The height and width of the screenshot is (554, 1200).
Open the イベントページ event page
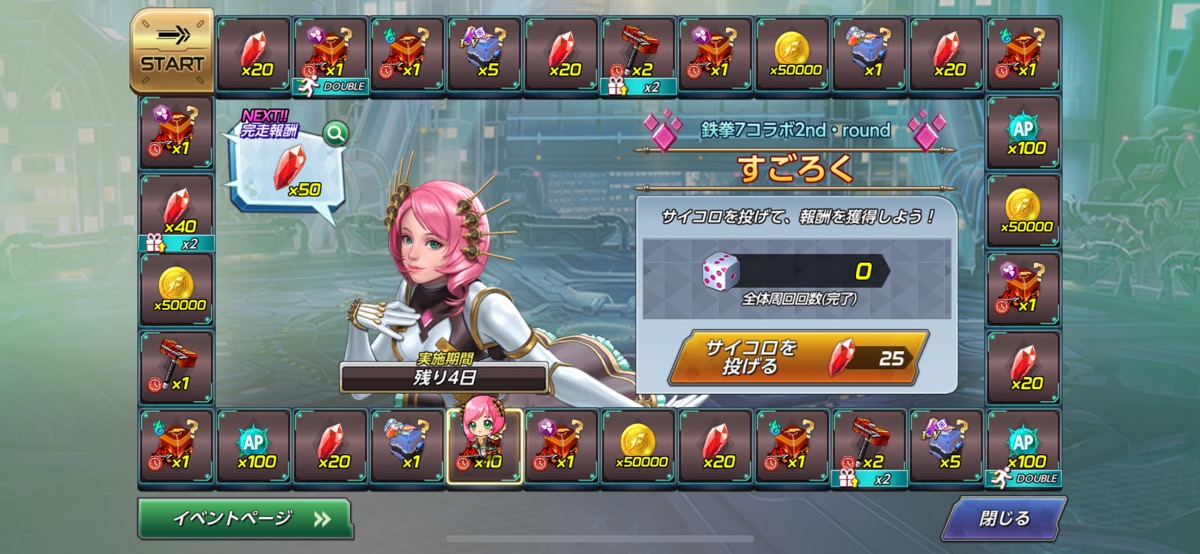[246, 518]
